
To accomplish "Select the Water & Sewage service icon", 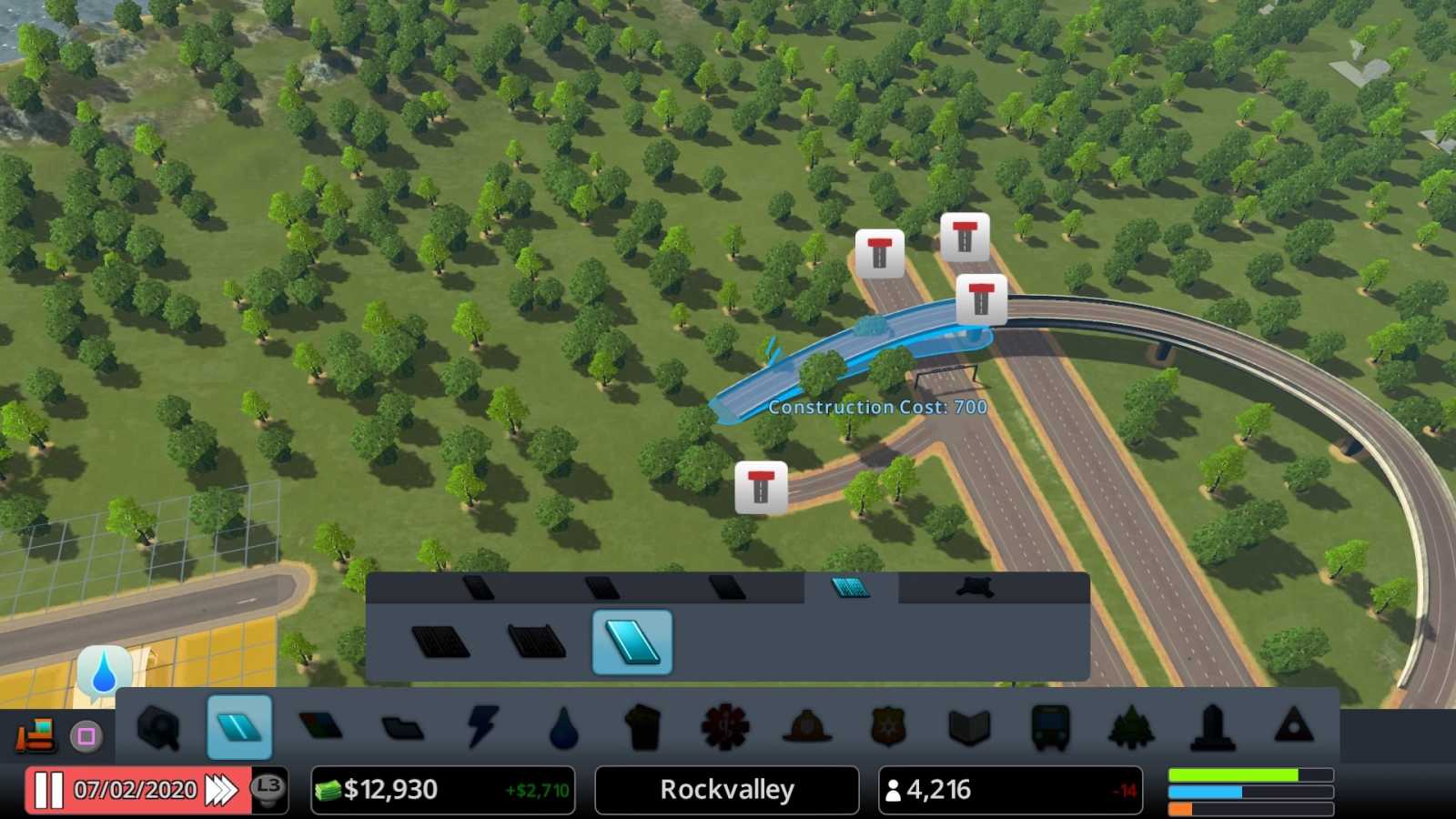I will [564, 727].
